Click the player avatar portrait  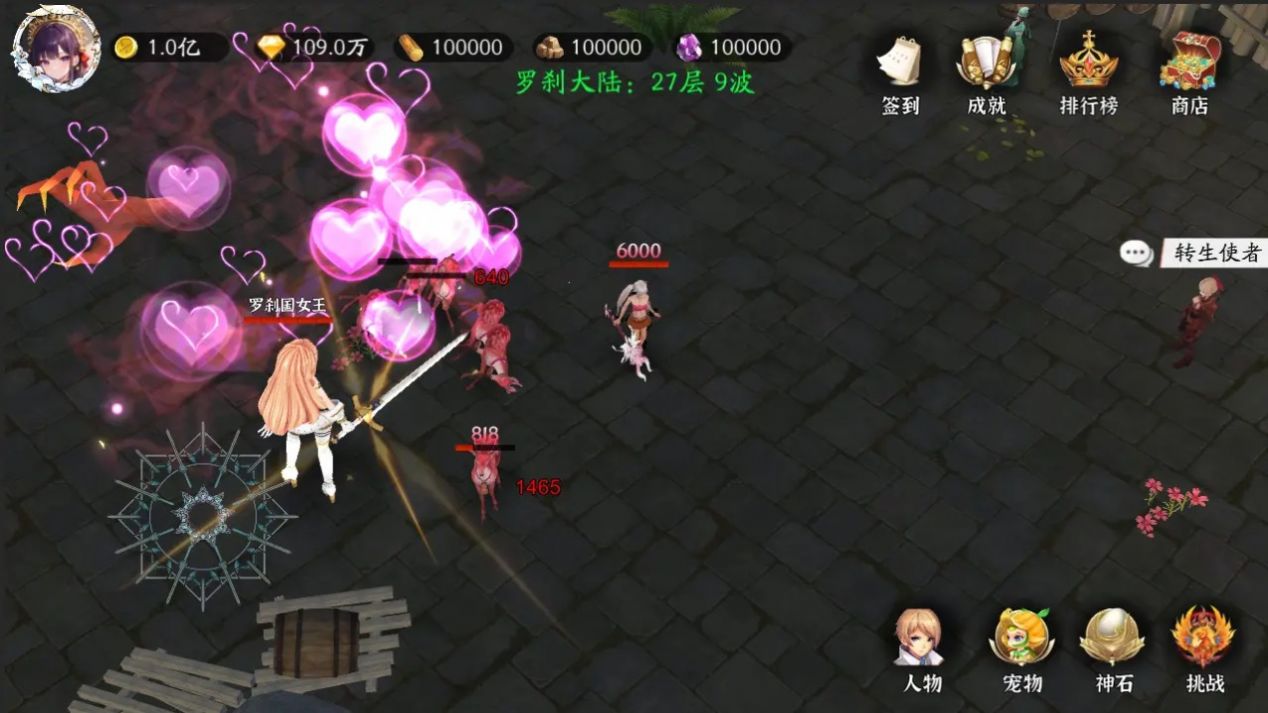(x=56, y=48)
